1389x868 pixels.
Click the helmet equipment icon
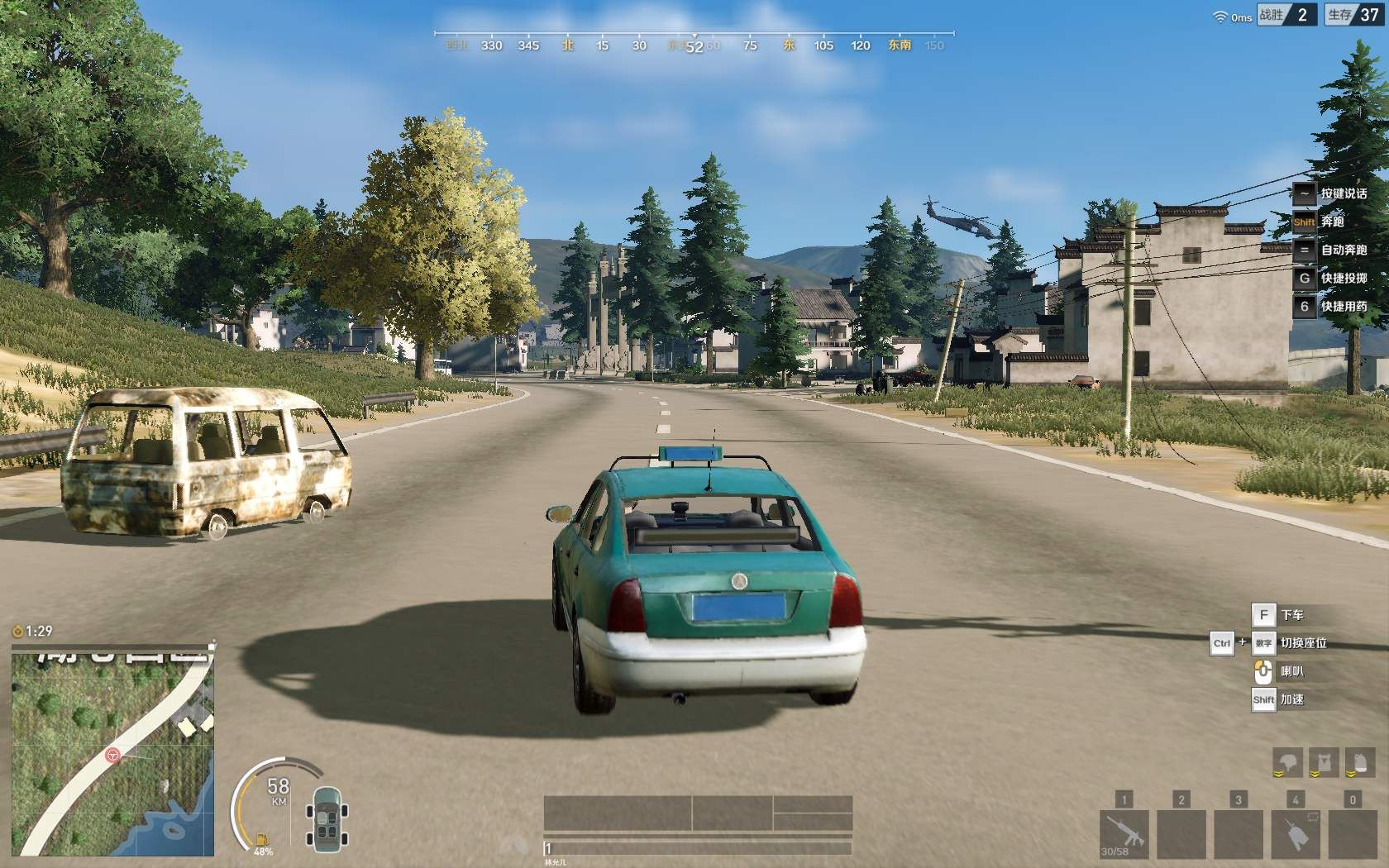pyautogui.click(x=1287, y=762)
